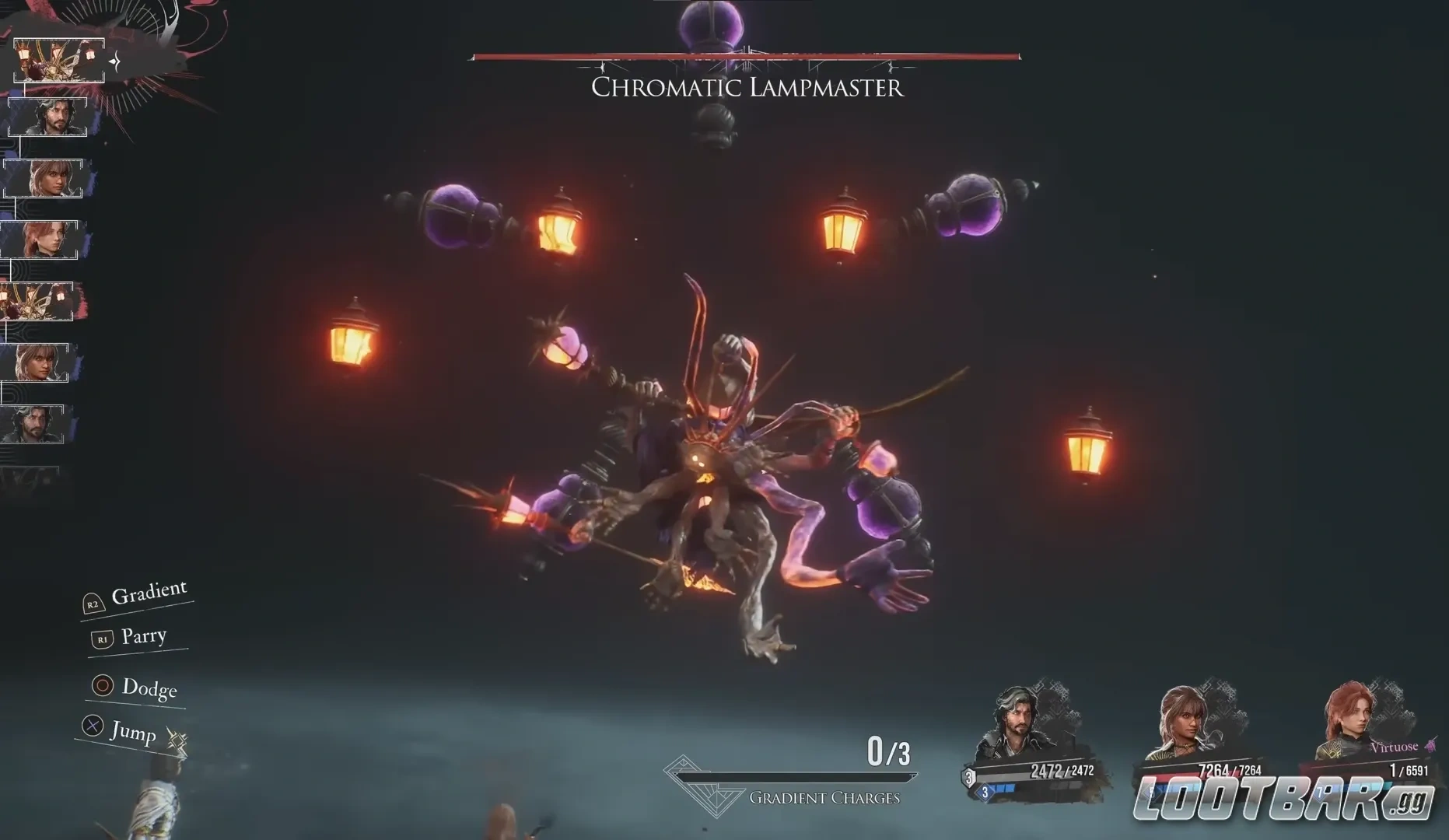This screenshot has width=1449, height=840.
Task: Select Maelle's Virtuose party portrait
Action: (x=1353, y=719)
